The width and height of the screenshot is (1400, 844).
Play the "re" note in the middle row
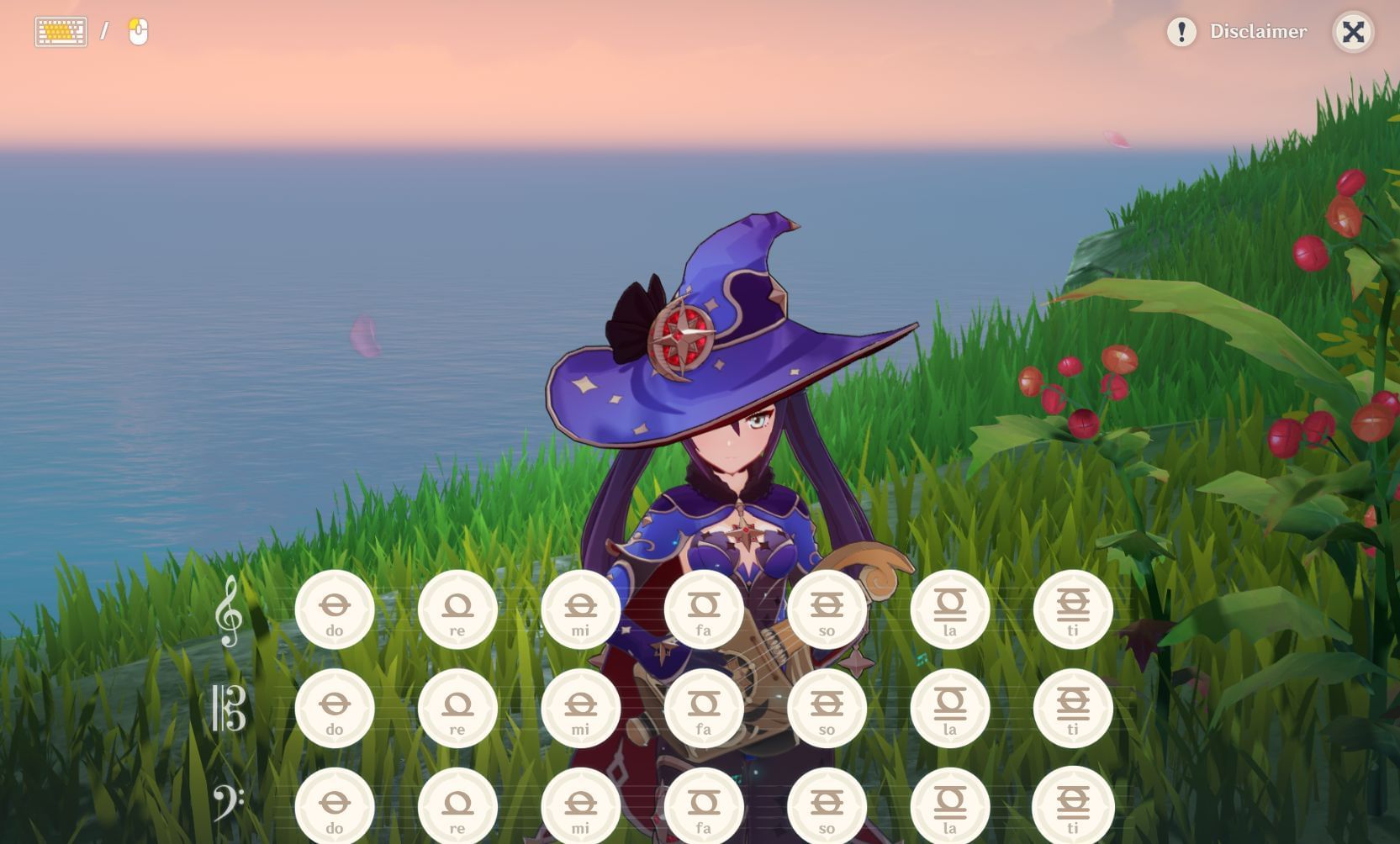pyautogui.click(x=458, y=708)
